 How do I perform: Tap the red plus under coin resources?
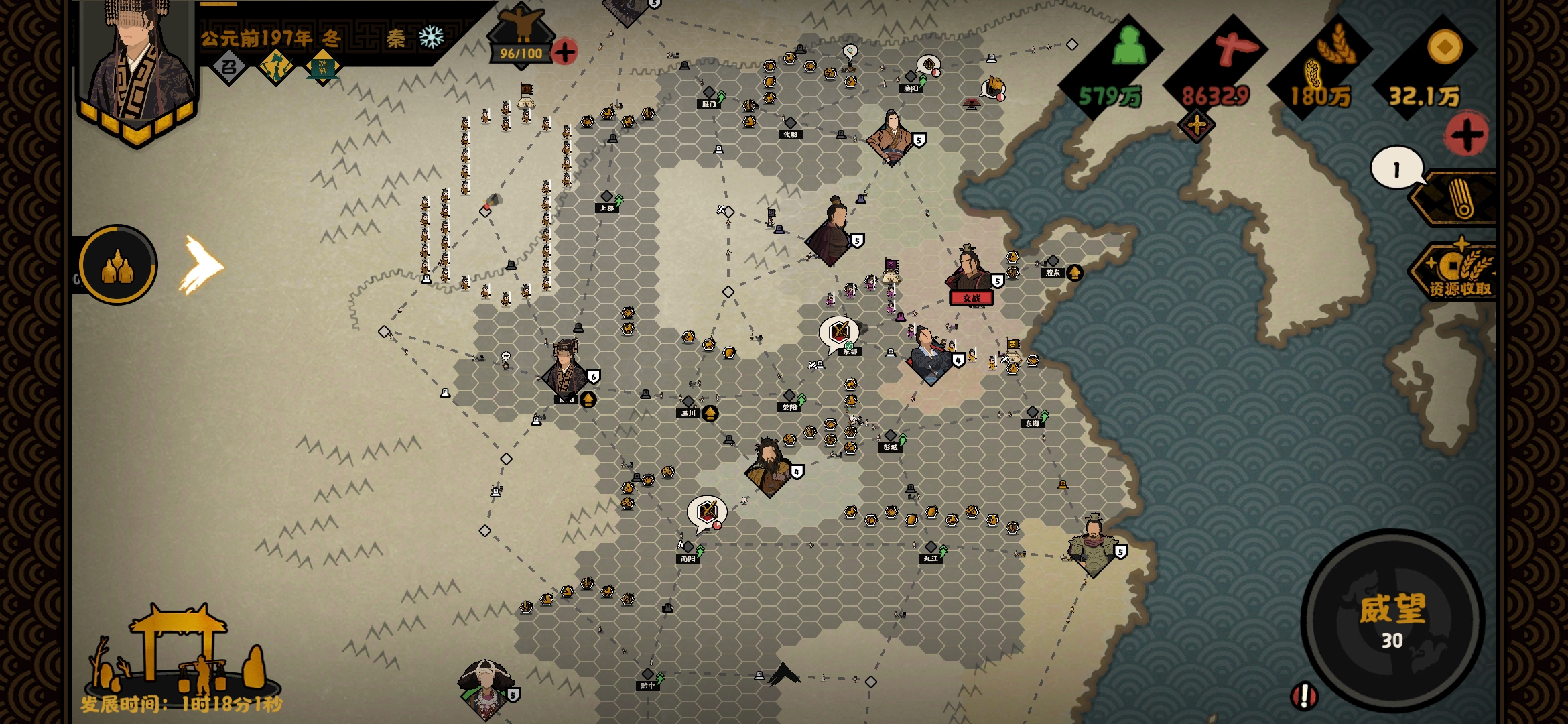tap(1466, 135)
